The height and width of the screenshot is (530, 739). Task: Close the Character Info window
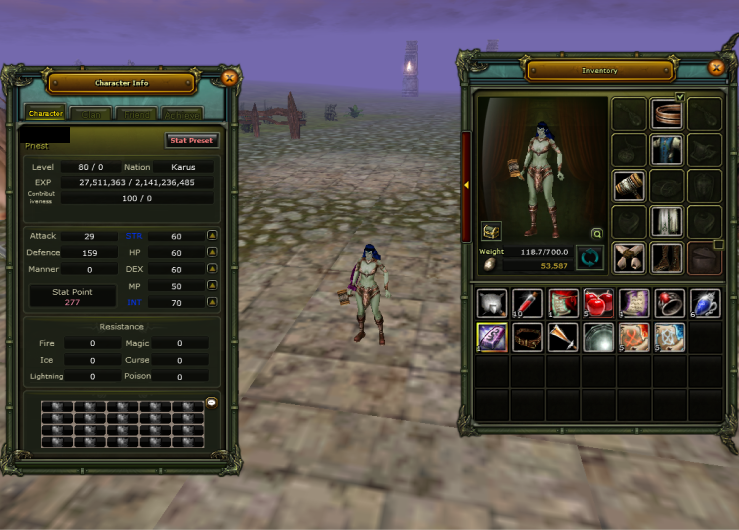229,77
